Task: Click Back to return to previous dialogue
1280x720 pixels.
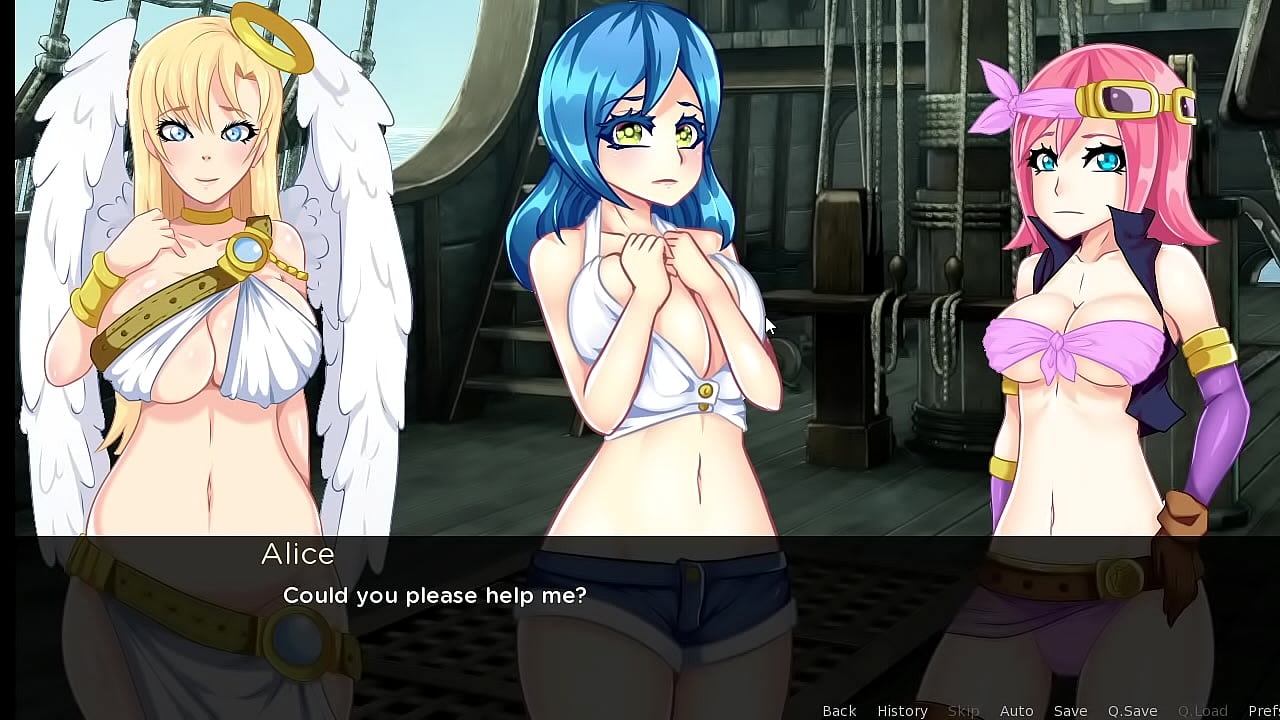Action: pos(839,710)
